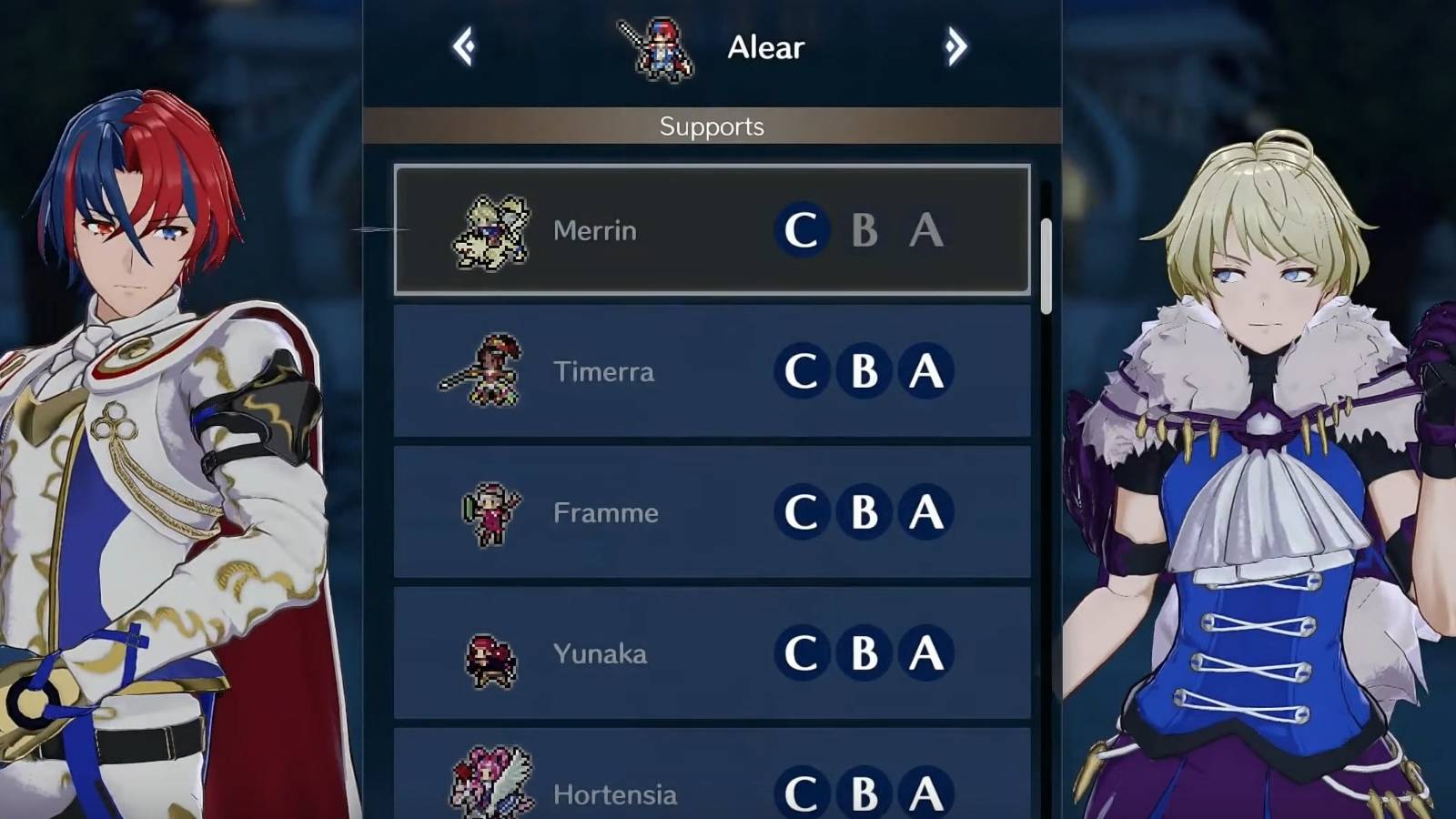Screen dimensions: 1456x819
Task: Switch to the Supports tab
Action: pos(711,126)
